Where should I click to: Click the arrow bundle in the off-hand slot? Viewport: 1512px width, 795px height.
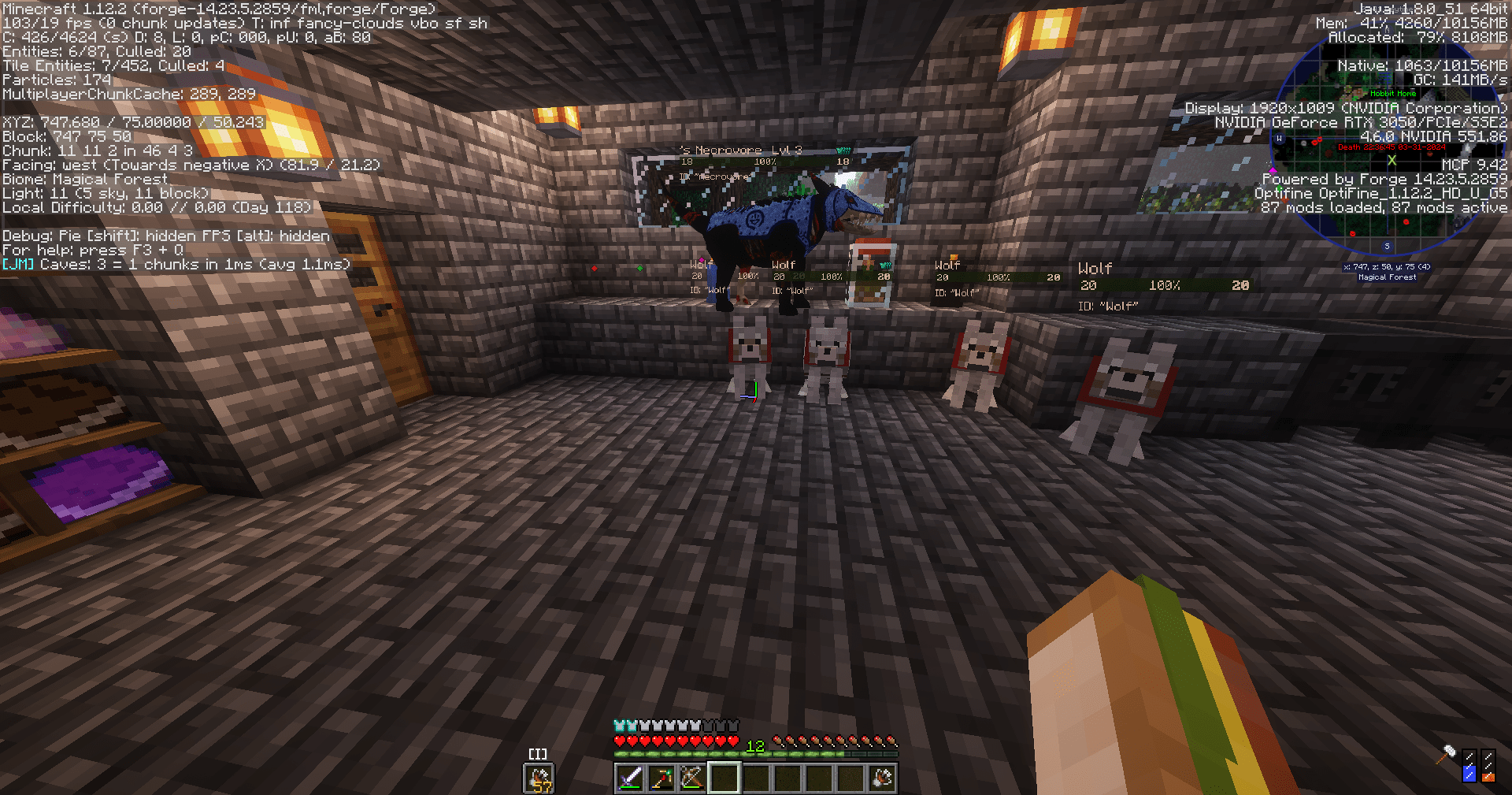[x=537, y=778]
